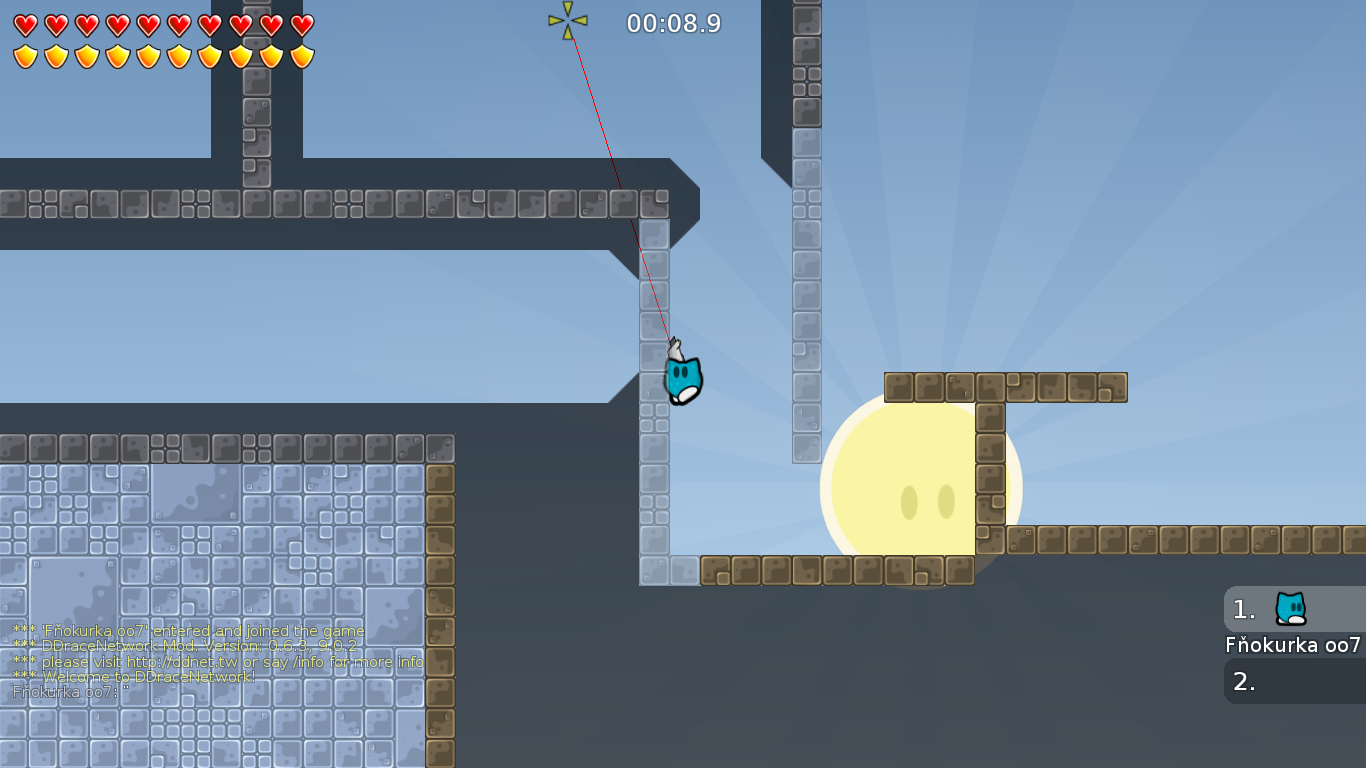
Task: Click the hammer weapon held by the tee
Action: (676, 348)
